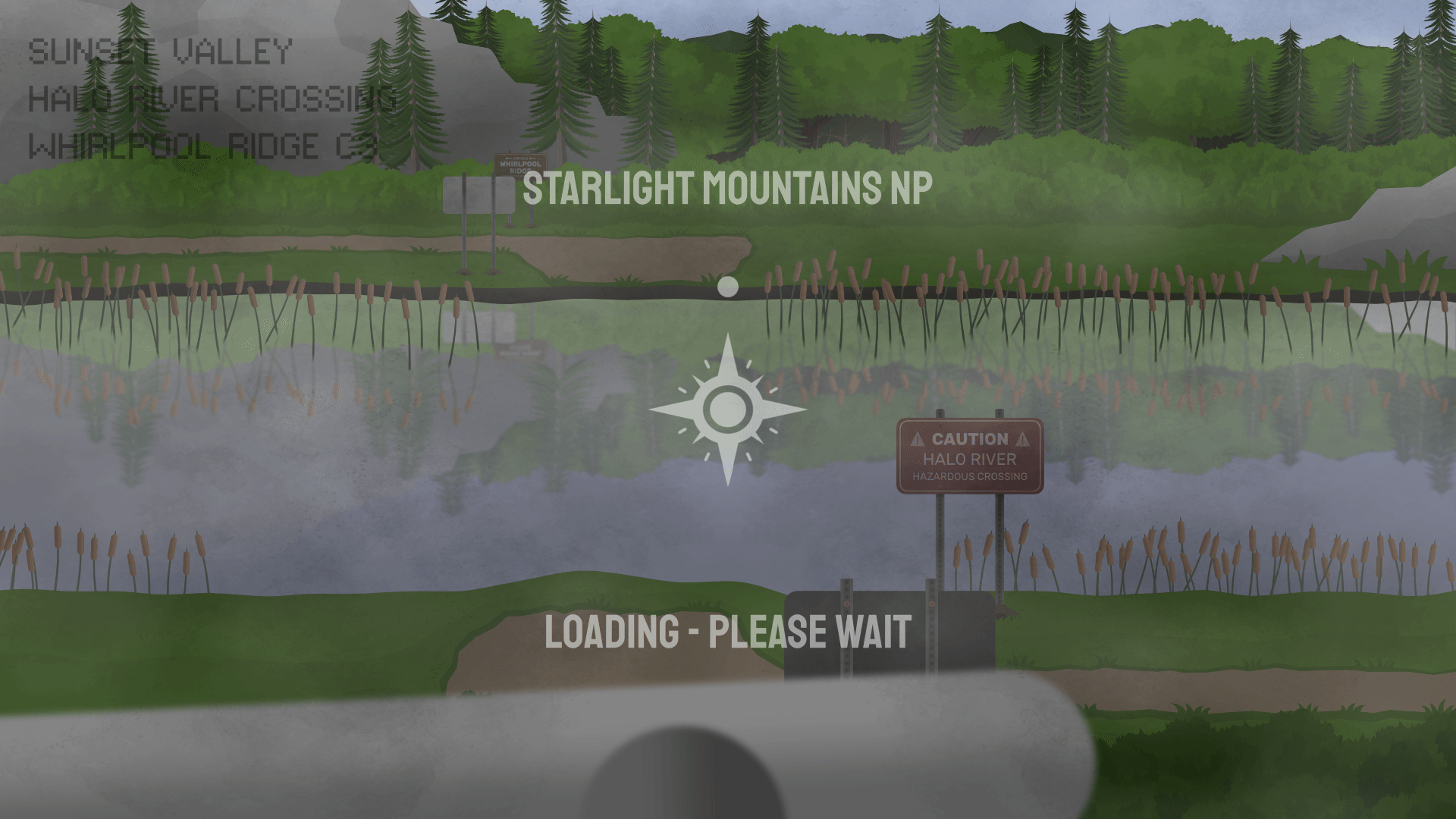The image size is (1456, 819).
Task: Open the Starlight Mountains NP title
Action: [x=727, y=191]
